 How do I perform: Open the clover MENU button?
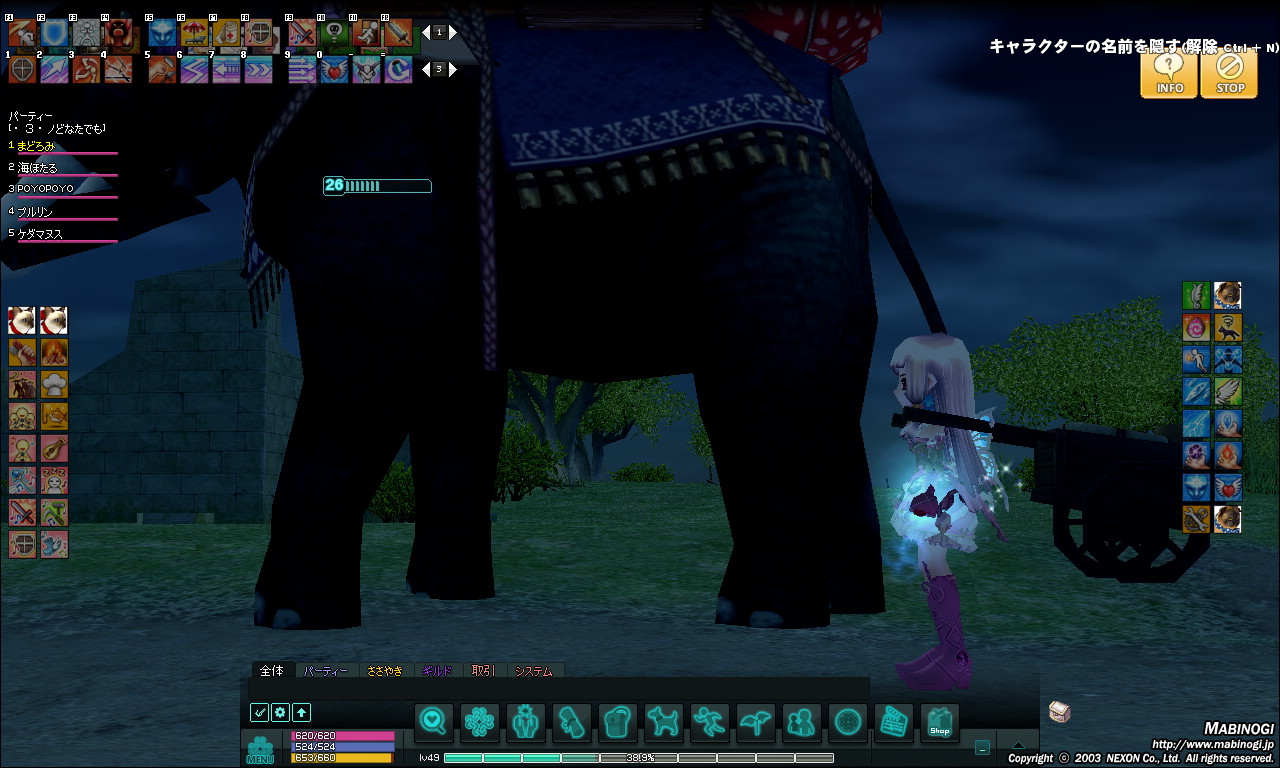pos(260,749)
